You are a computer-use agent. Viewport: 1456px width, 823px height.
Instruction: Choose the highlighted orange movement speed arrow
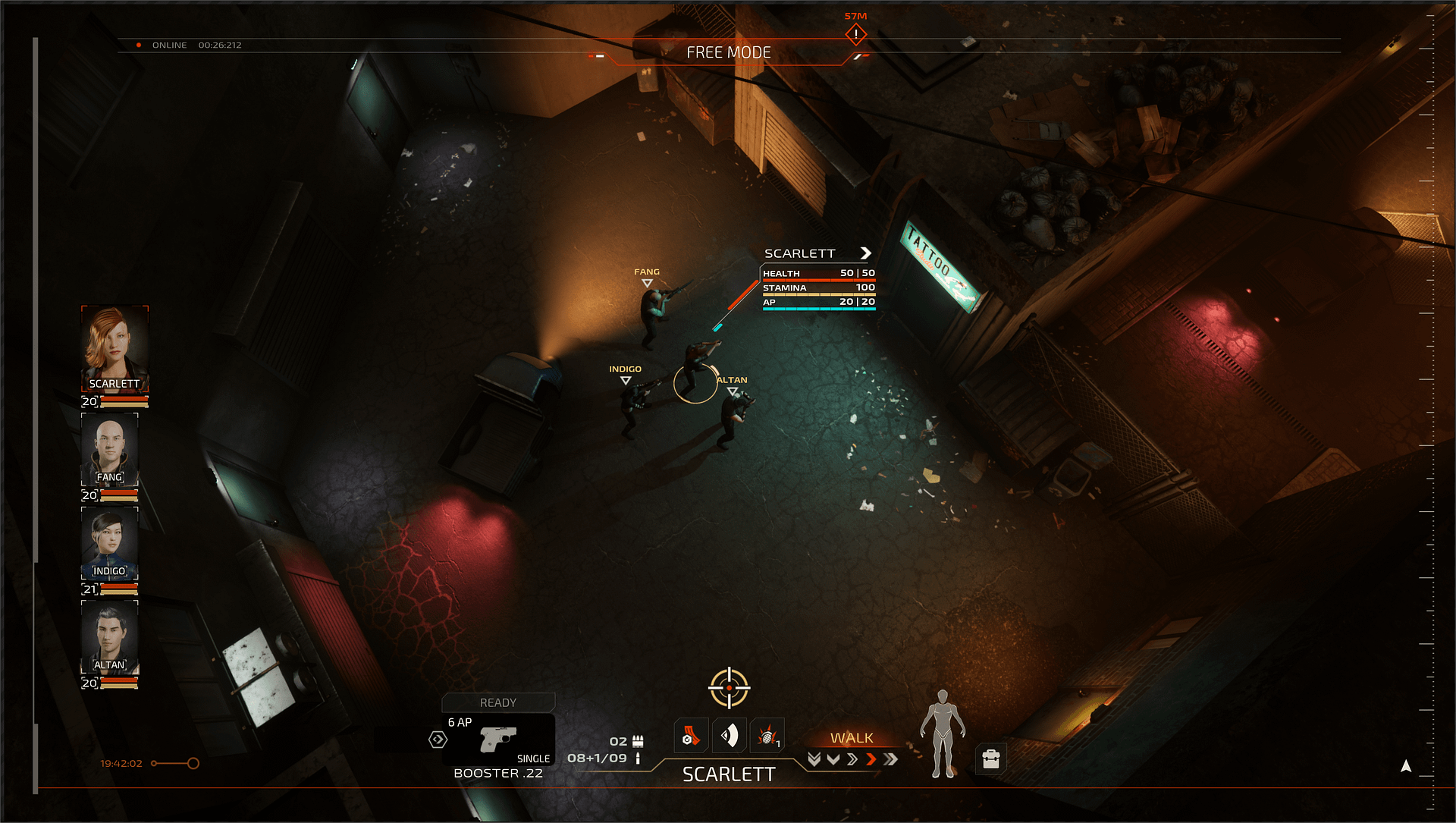pos(871,759)
